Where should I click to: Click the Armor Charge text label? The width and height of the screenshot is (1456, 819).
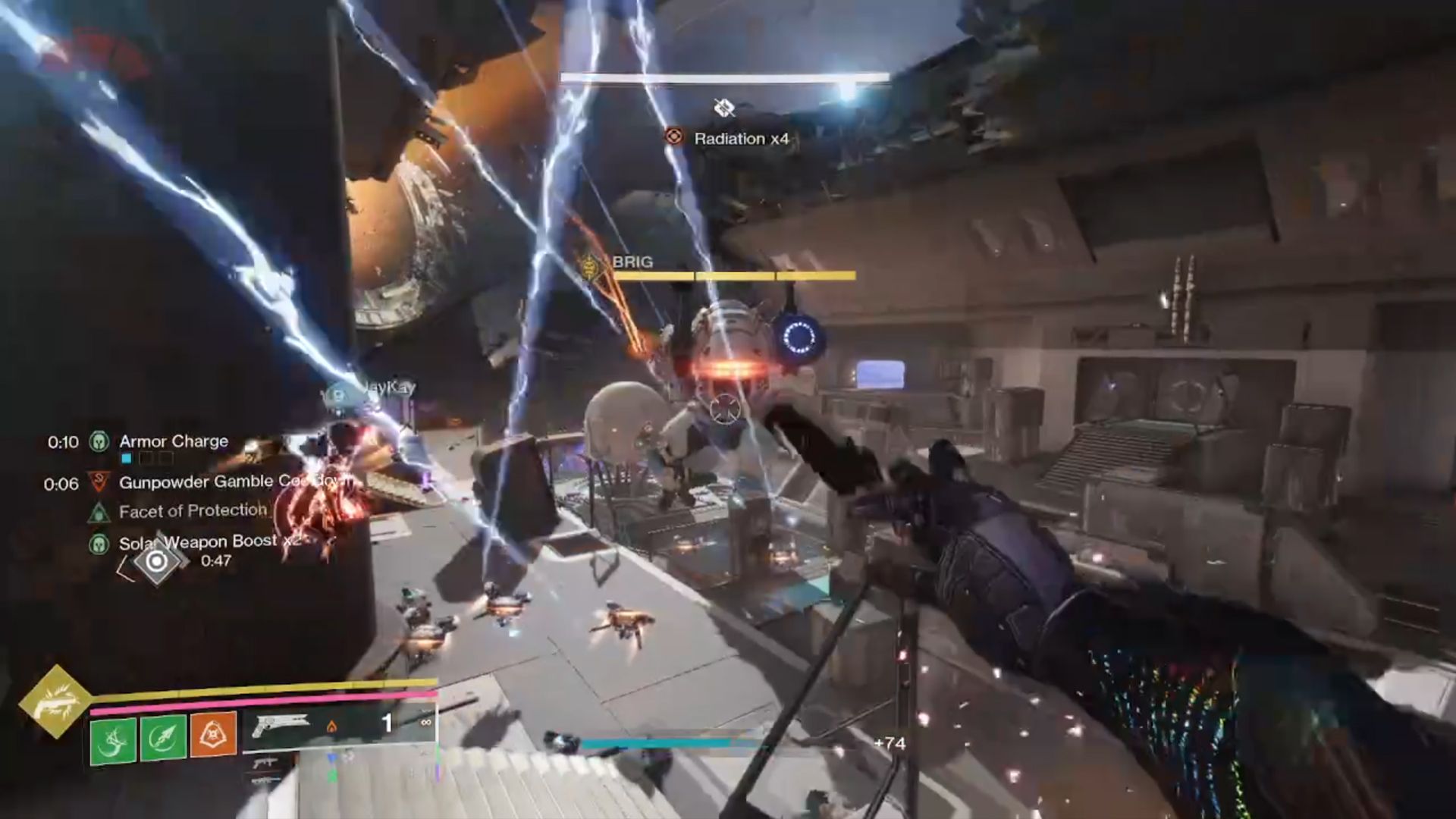coord(174,441)
